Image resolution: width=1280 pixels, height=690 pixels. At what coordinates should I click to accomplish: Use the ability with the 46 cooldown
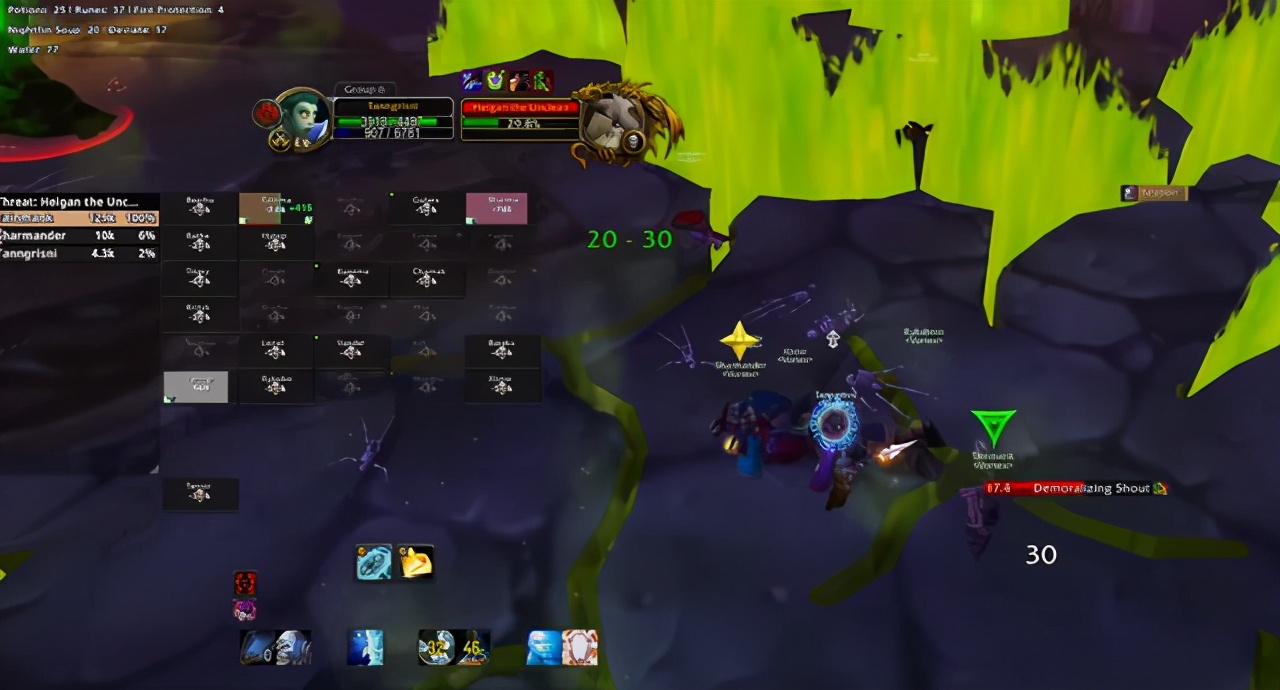point(472,648)
